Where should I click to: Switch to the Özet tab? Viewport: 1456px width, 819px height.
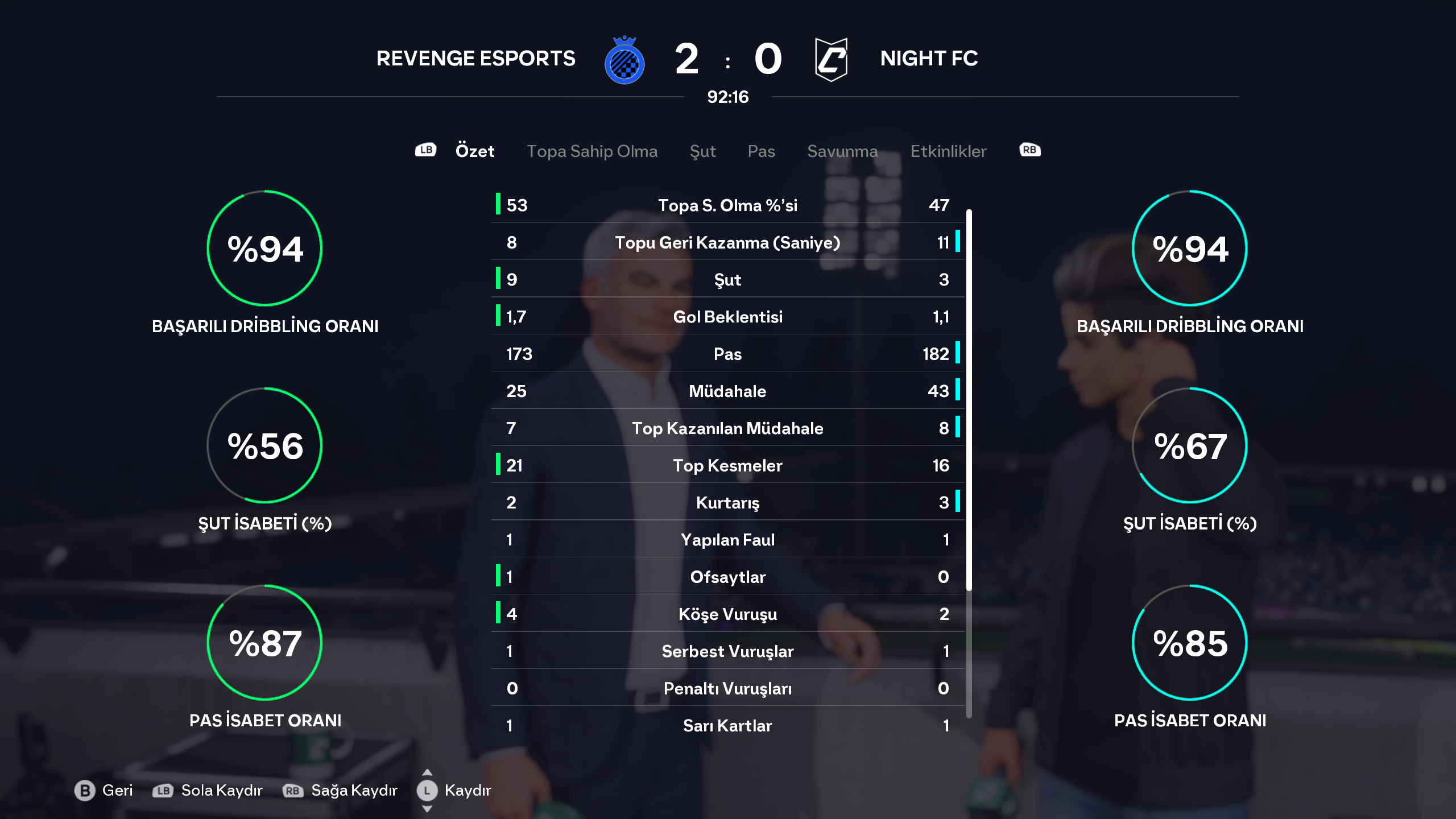click(474, 151)
